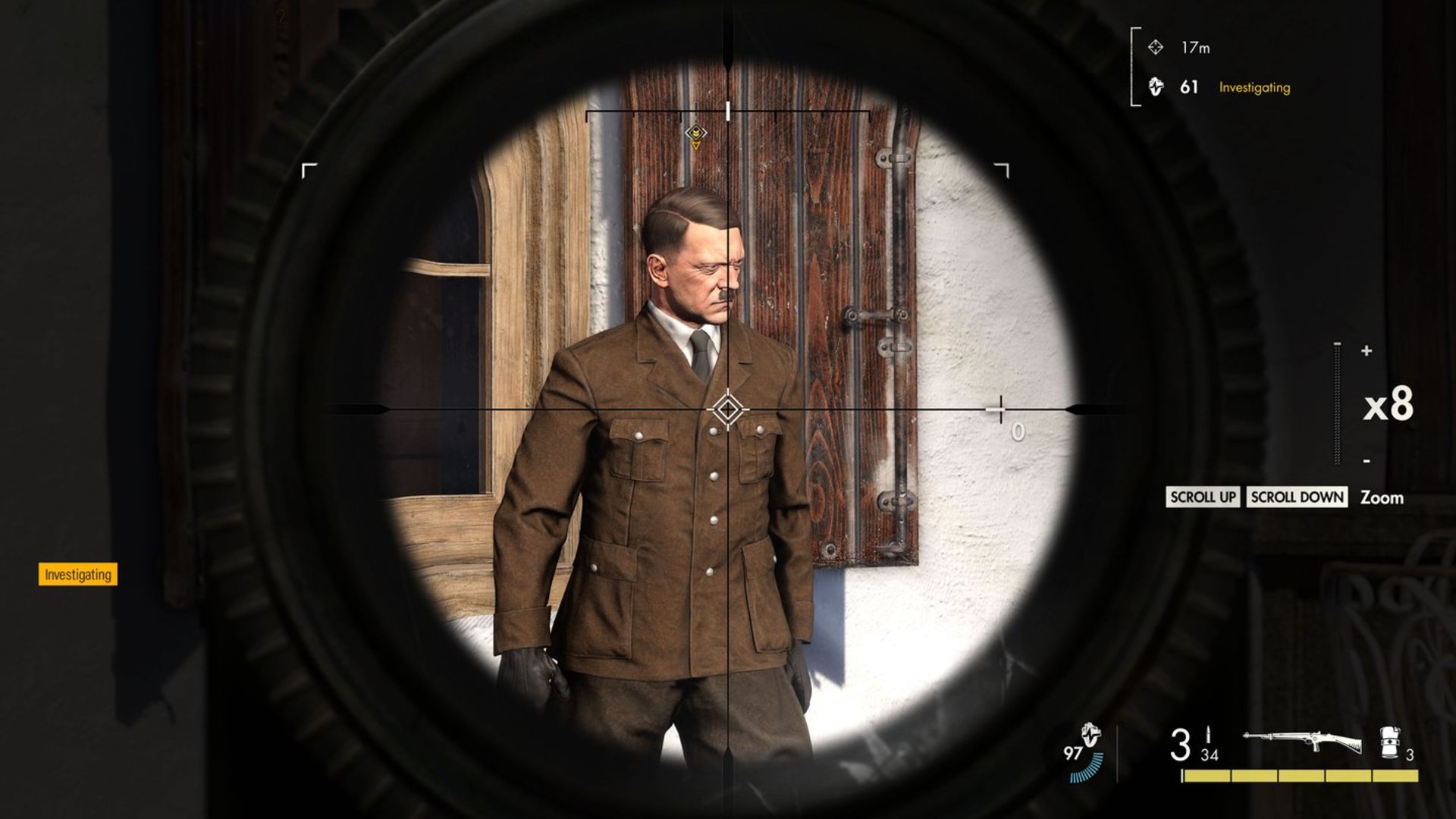This screenshot has width=1456, height=819.
Task: Toggle the Investigating alert banner on the left
Action: [77, 575]
